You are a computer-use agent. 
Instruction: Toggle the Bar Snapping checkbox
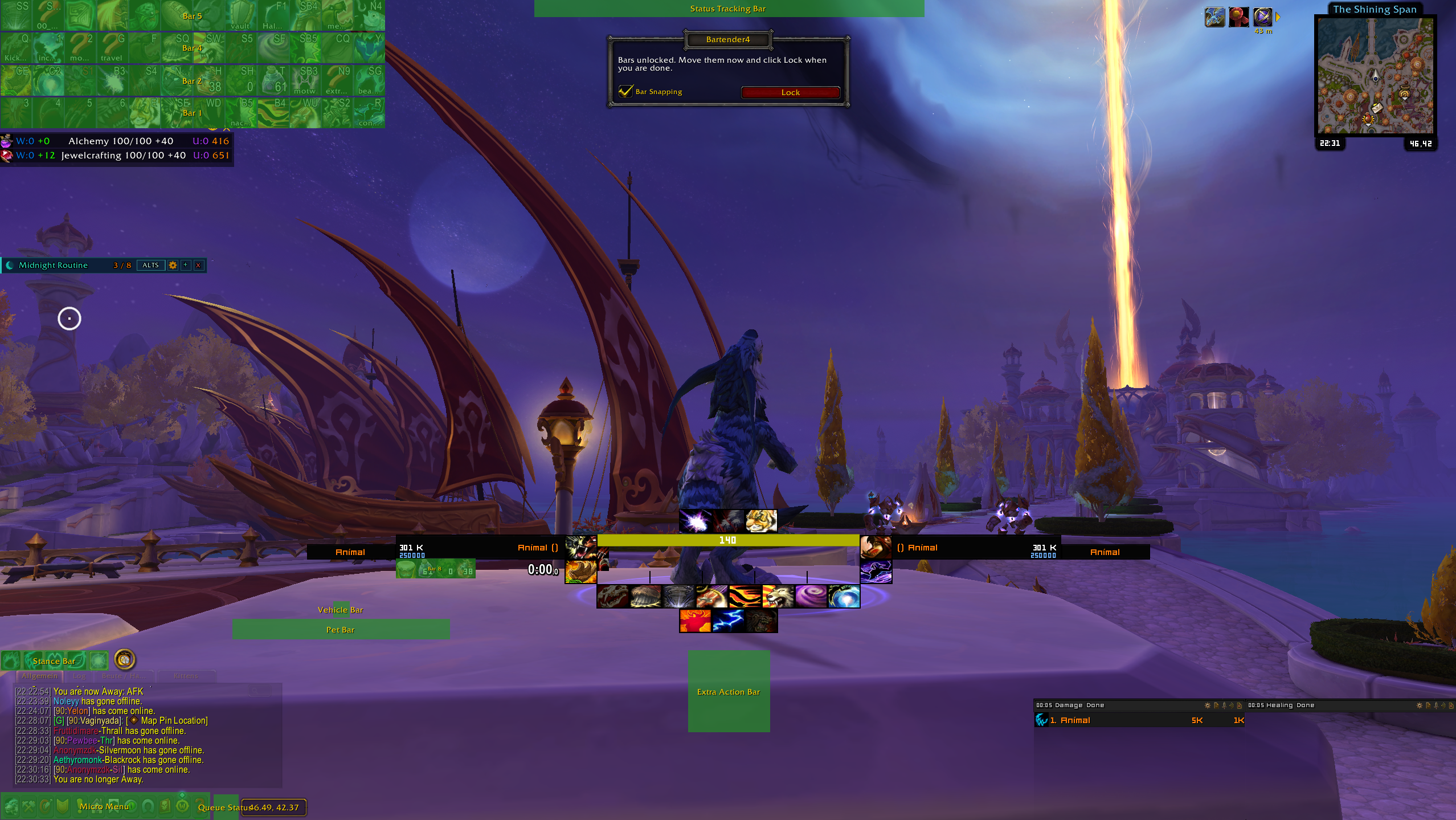[x=625, y=91]
